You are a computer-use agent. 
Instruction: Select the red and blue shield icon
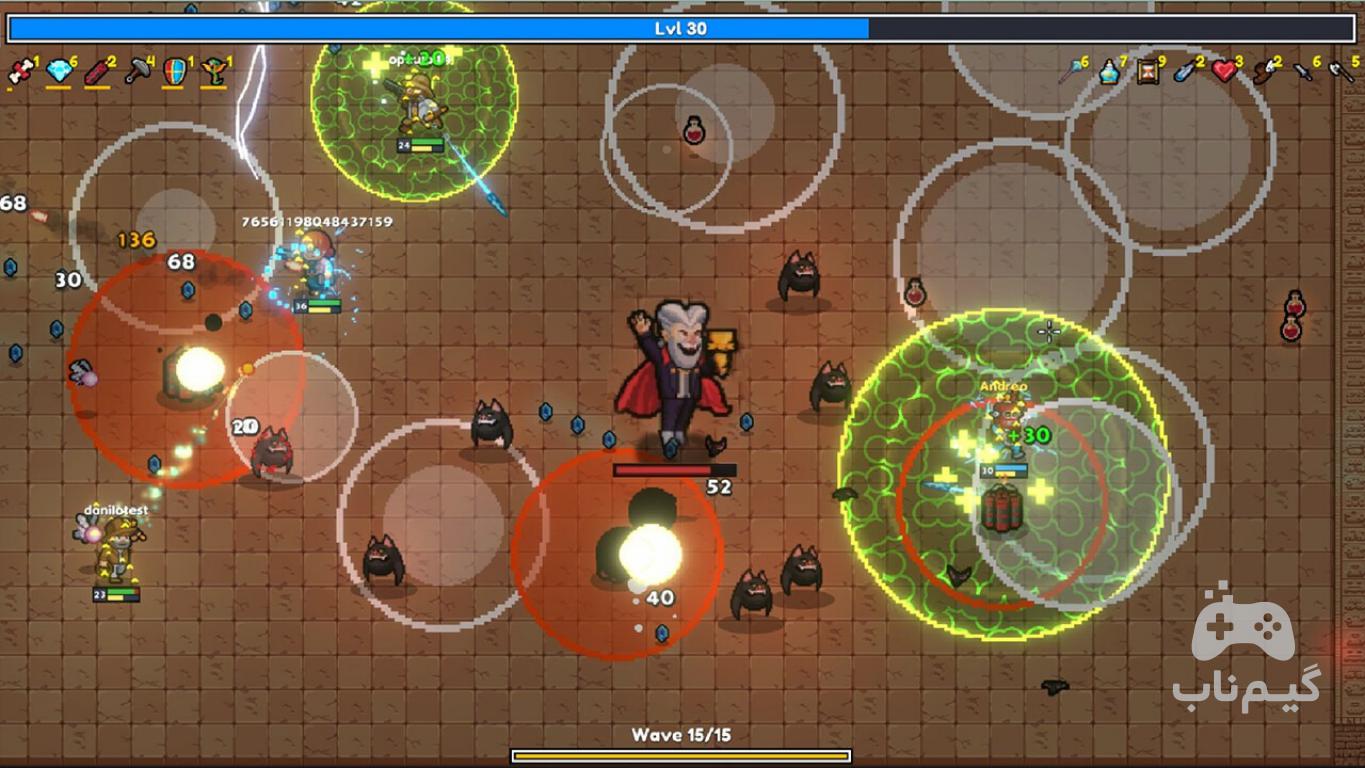coord(174,71)
